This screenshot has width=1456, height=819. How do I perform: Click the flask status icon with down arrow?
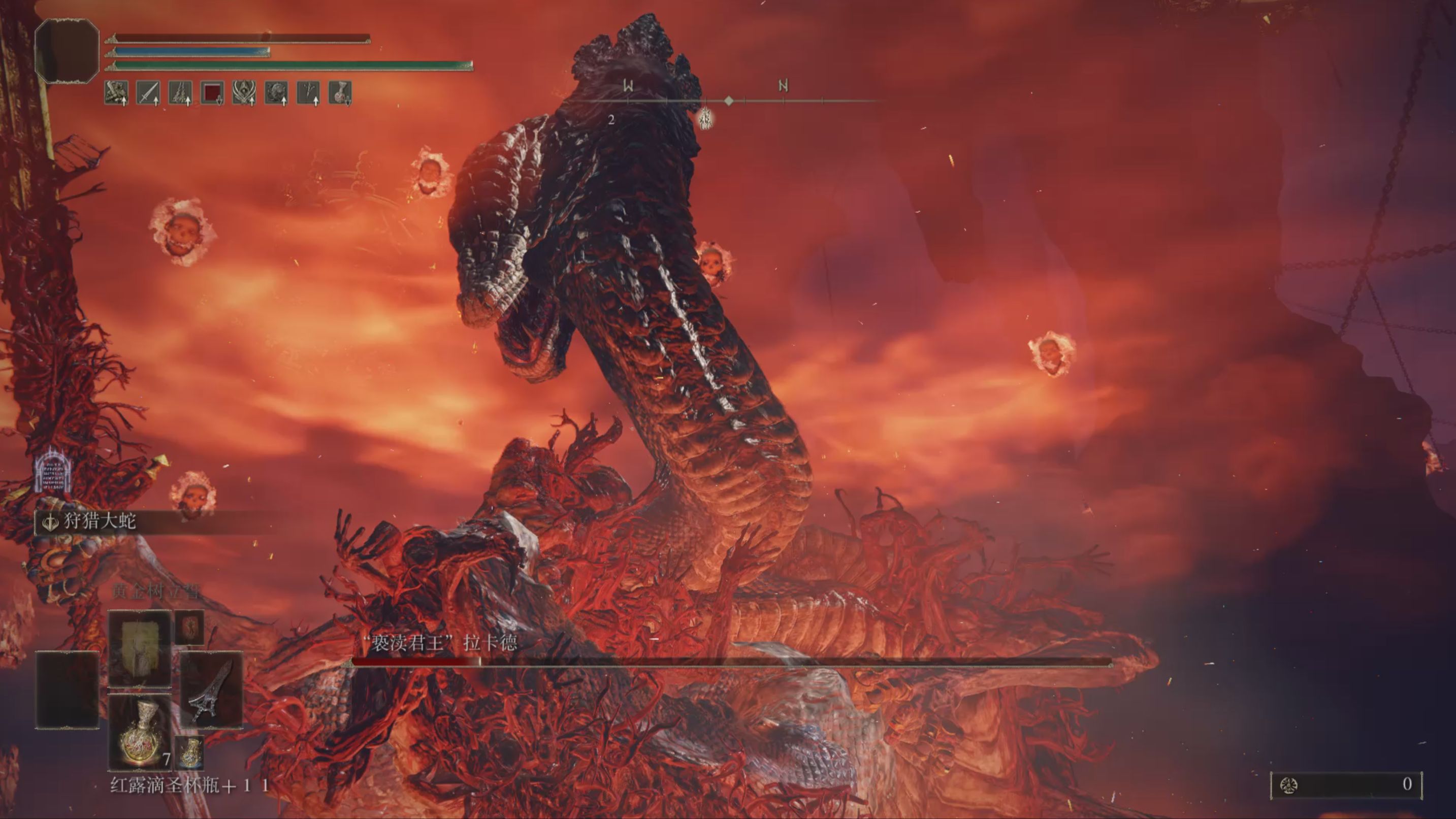340,92
